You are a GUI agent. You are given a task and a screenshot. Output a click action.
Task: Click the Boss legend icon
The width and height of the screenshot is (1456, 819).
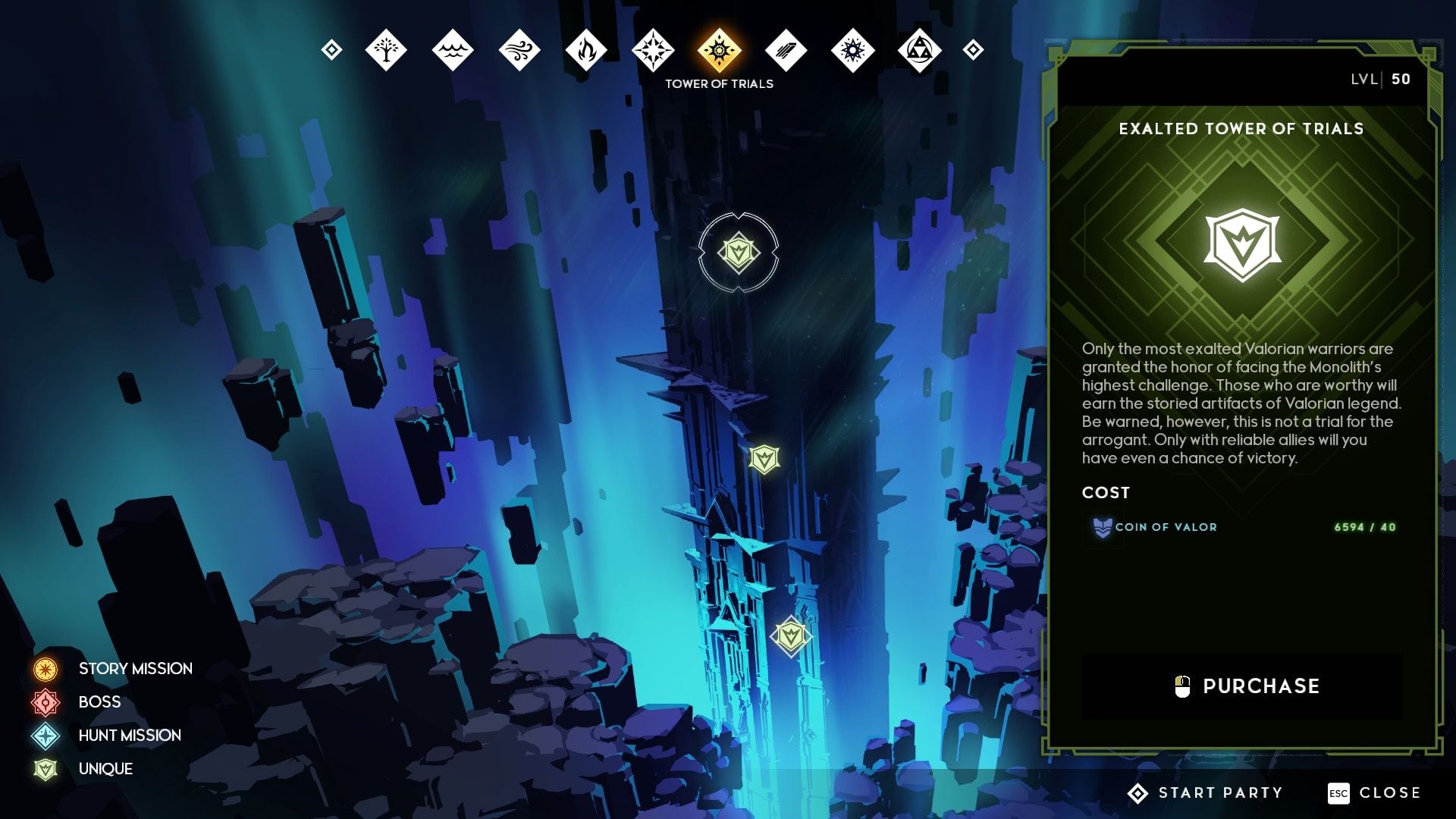click(x=47, y=701)
